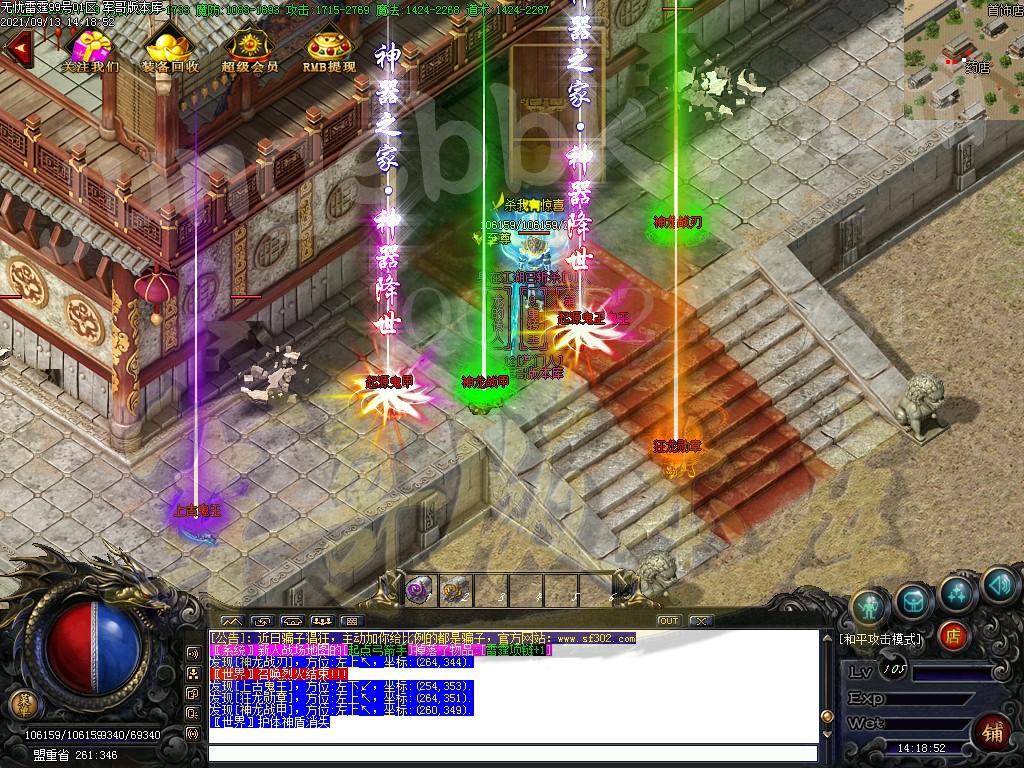Open the minimap in the corner

click(962, 60)
